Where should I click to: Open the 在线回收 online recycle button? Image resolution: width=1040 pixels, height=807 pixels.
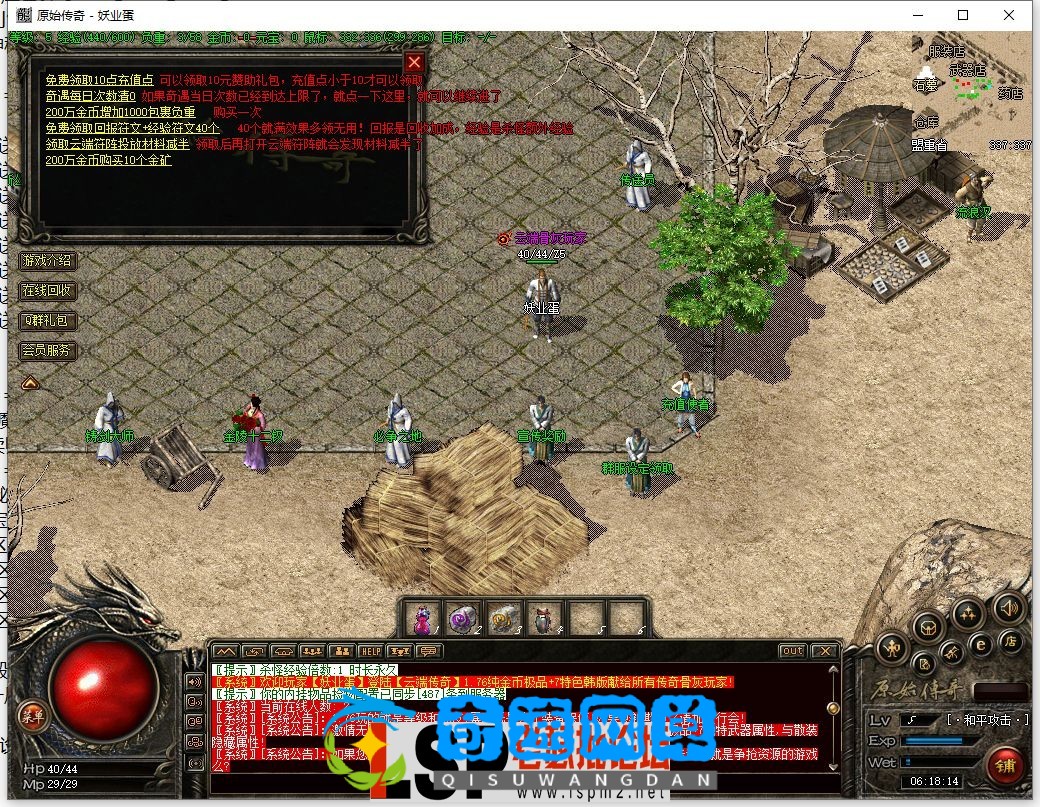click(47, 291)
